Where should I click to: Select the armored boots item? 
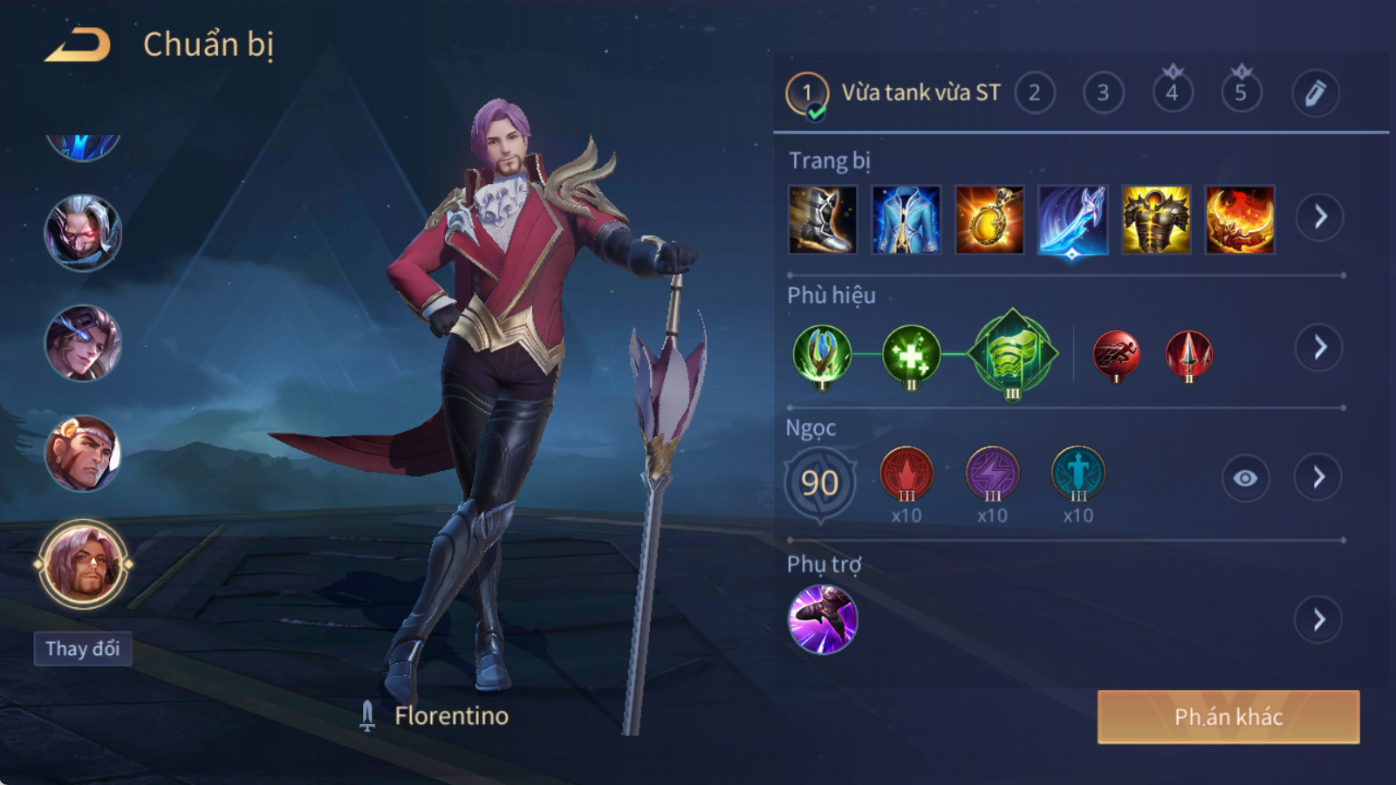[823, 219]
